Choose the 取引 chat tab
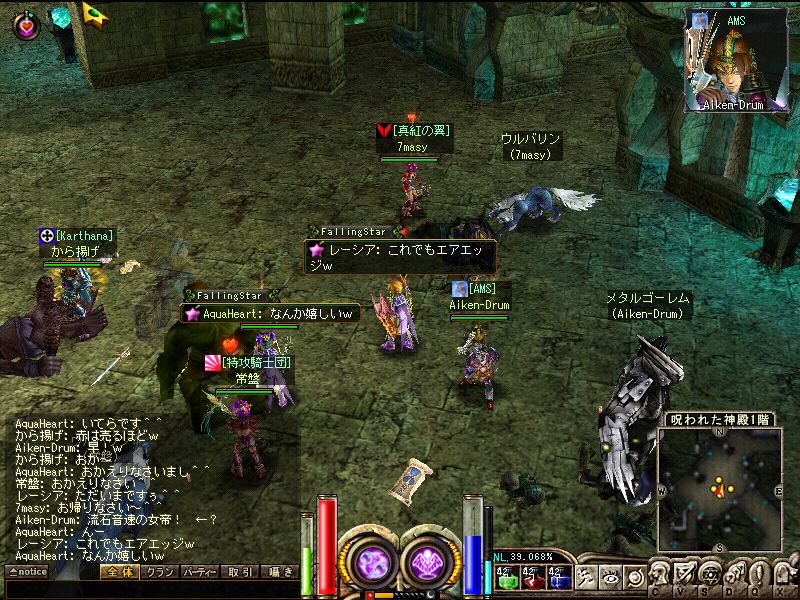 [x=240, y=572]
